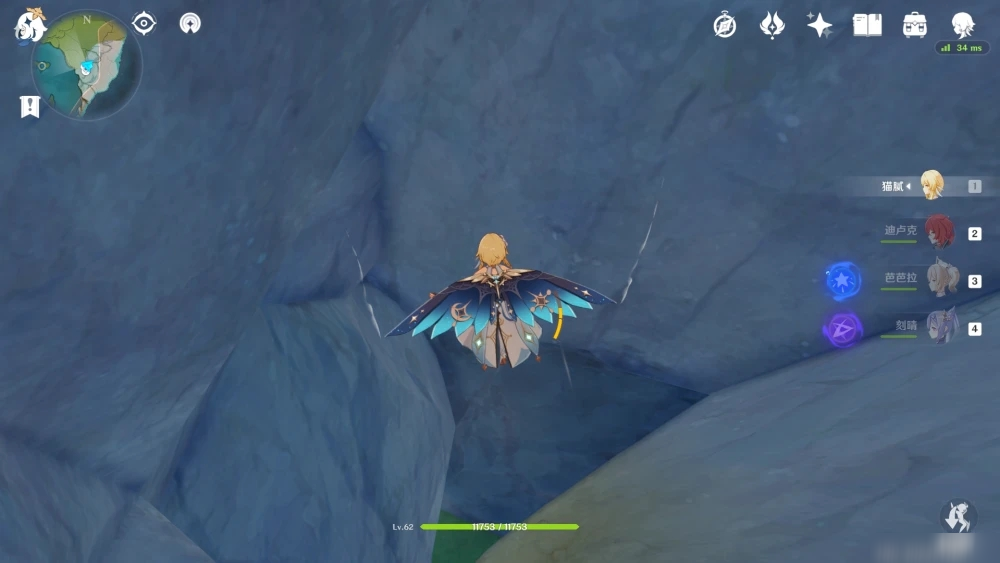Open the compass icon in the top bar
1000x563 pixels.
[x=725, y=25]
